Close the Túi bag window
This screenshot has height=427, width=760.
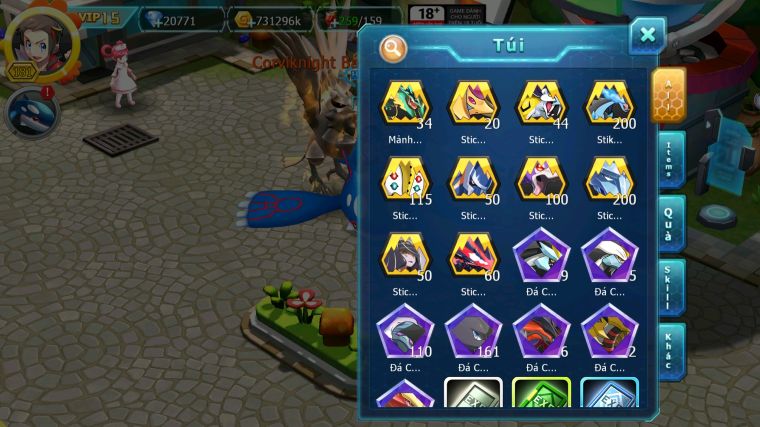[647, 36]
